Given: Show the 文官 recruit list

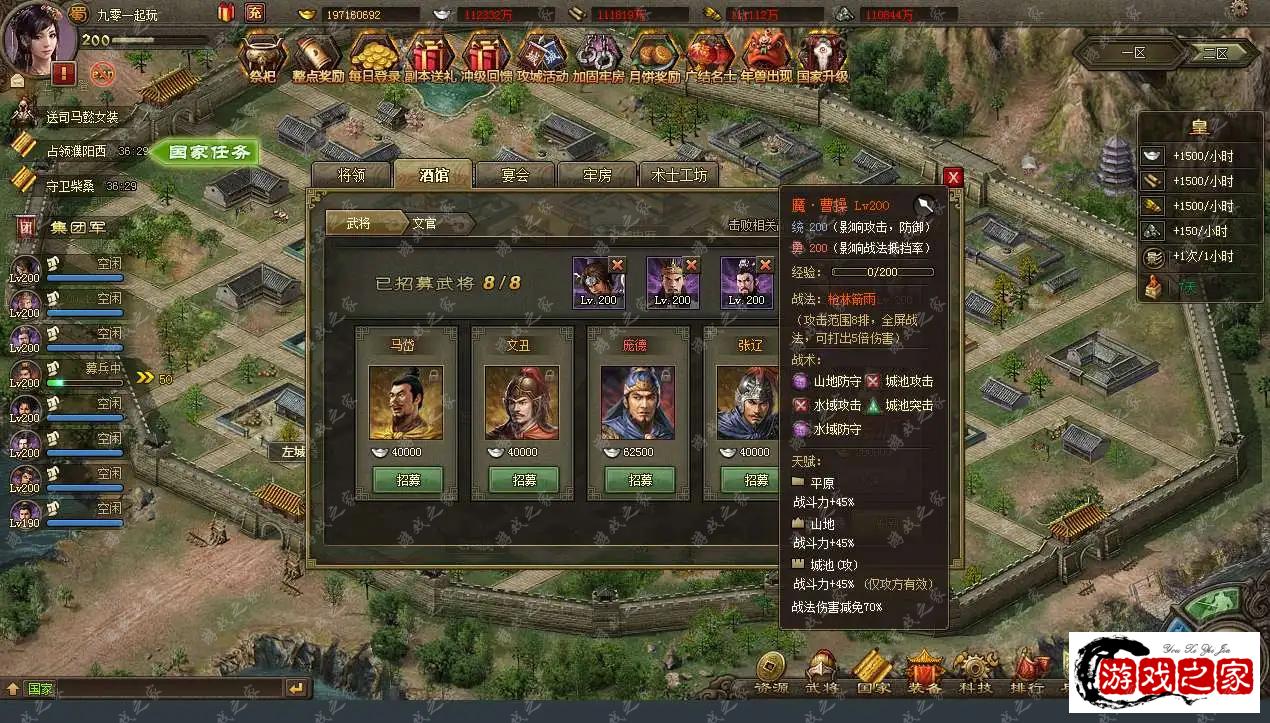Looking at the screenshot, I should coord(424,223).
